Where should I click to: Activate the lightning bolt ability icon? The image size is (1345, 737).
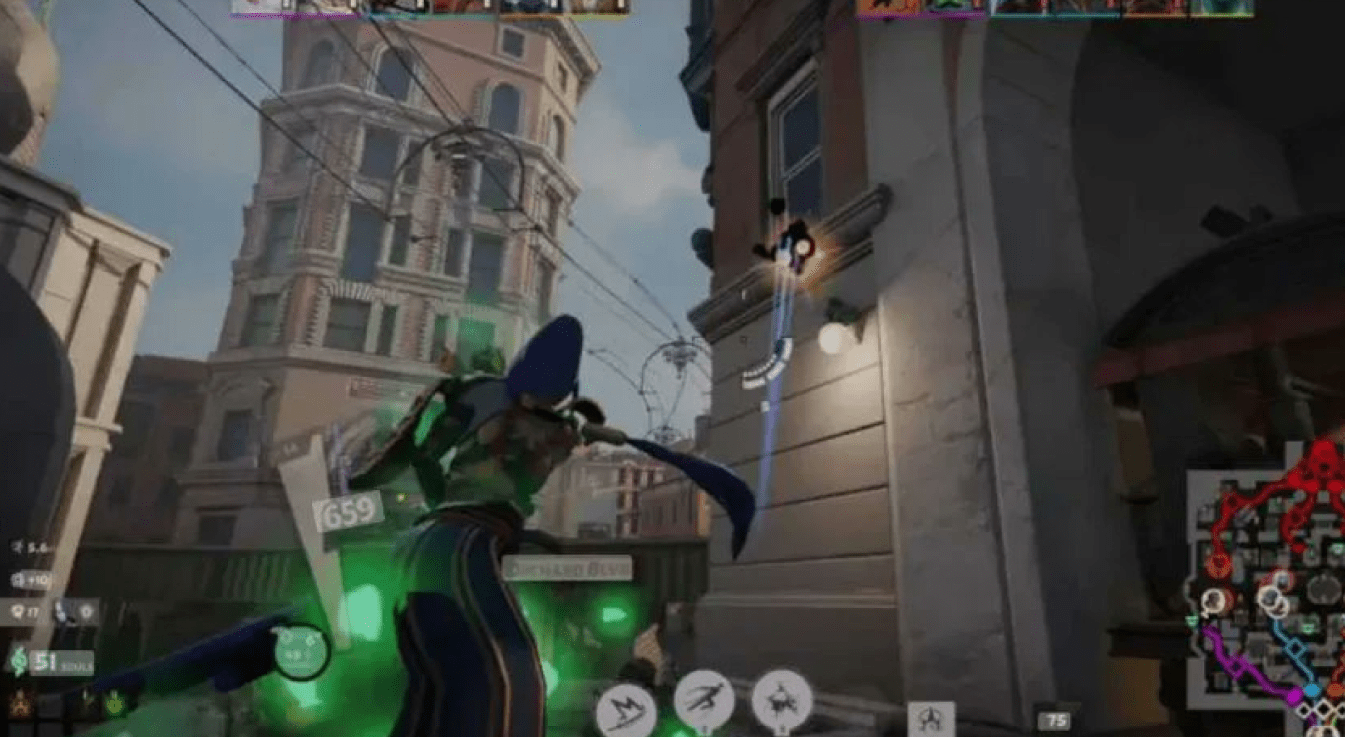[626, 710]
